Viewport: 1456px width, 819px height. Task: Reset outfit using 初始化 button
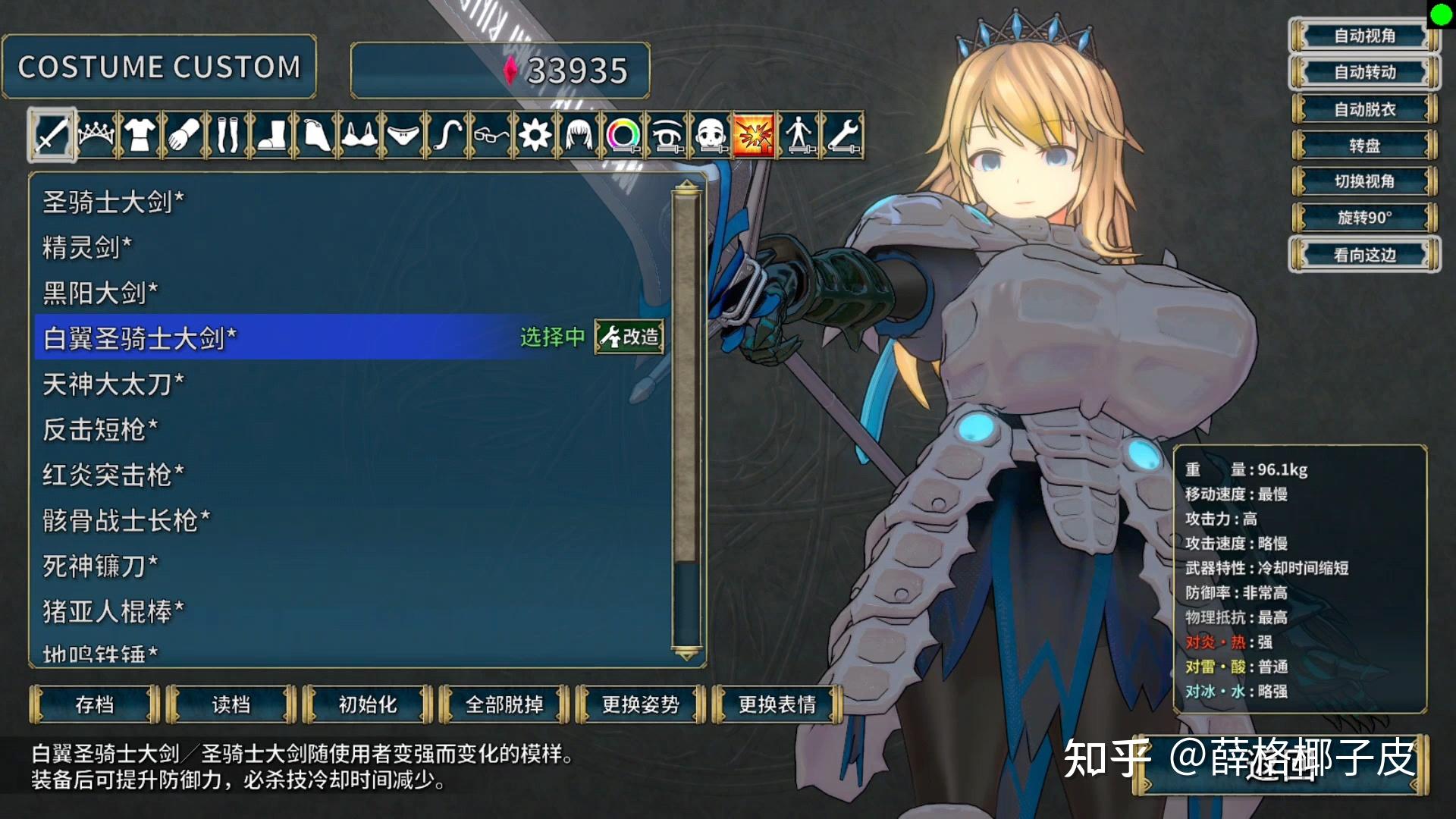[x=368, y=704]
